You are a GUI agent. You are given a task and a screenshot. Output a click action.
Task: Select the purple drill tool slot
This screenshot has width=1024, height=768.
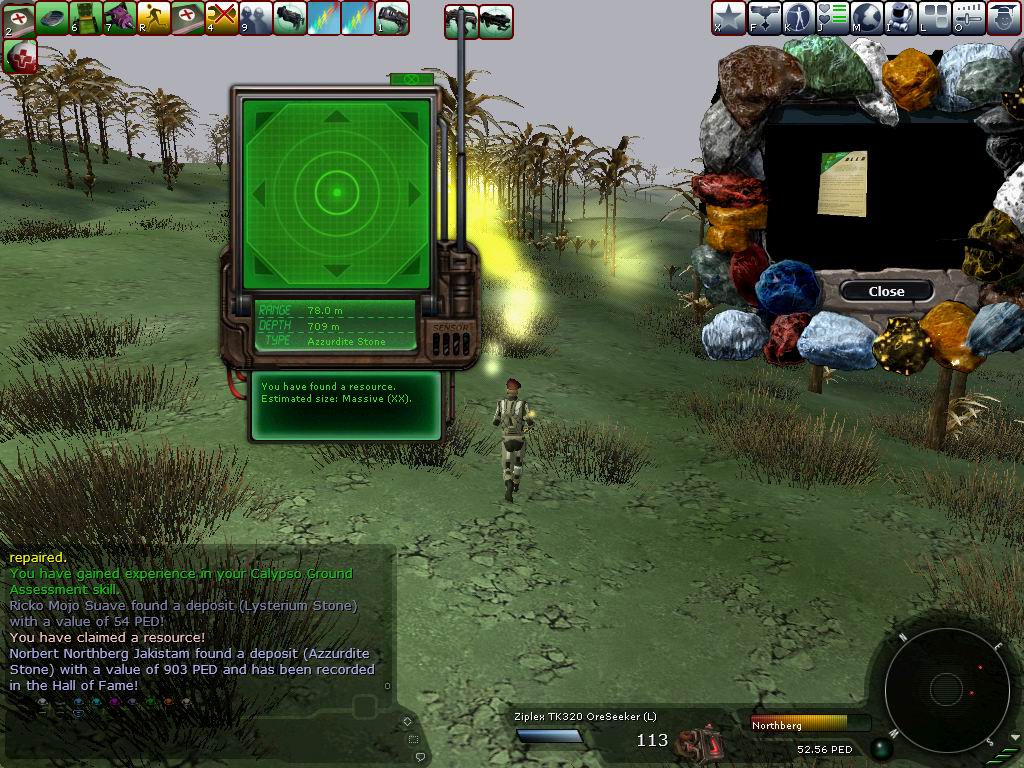(x=119, y=17)
